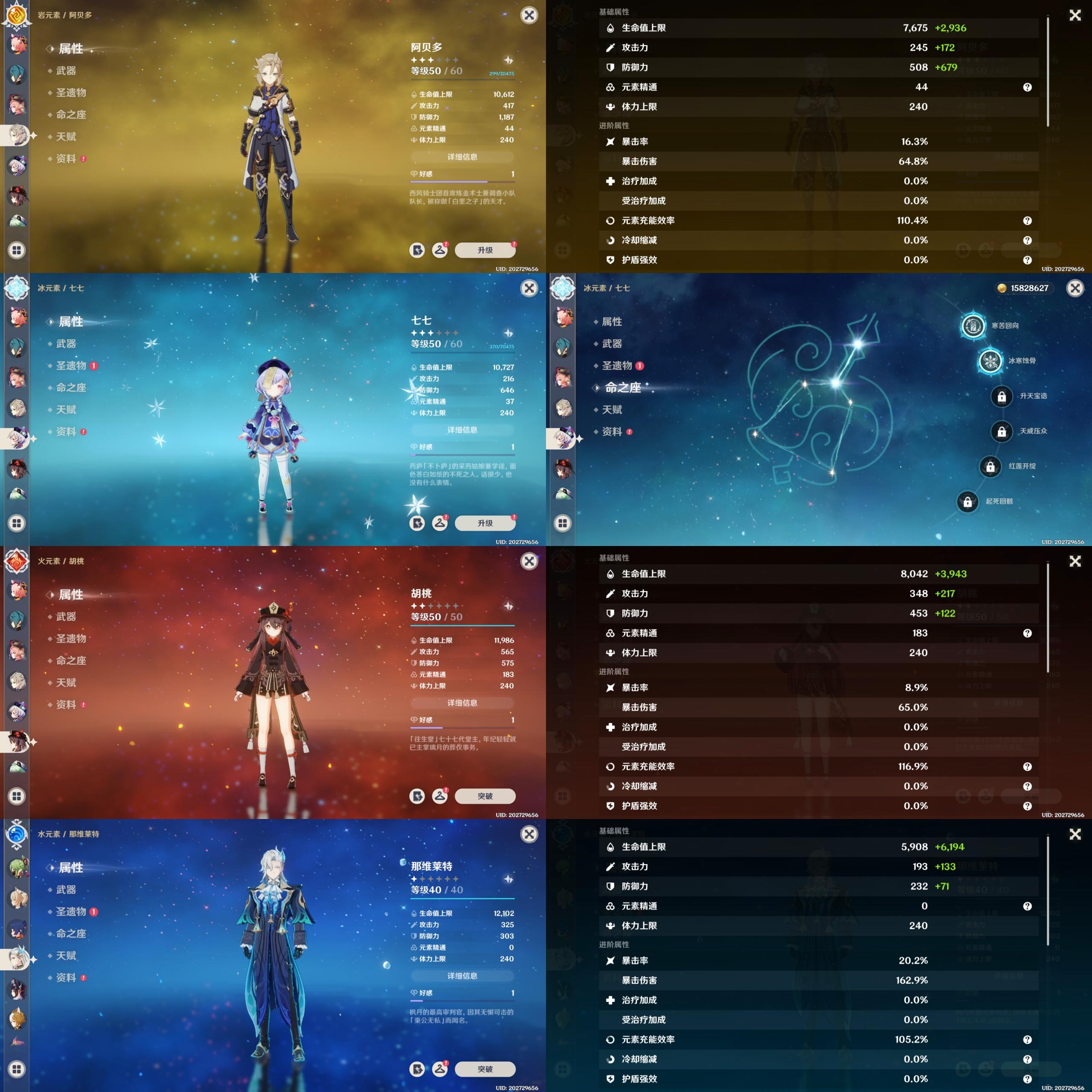1092x1092 pixels.
Task: Close the 火元素 / 胡桃 attribute screen
Action: point(529,561)
